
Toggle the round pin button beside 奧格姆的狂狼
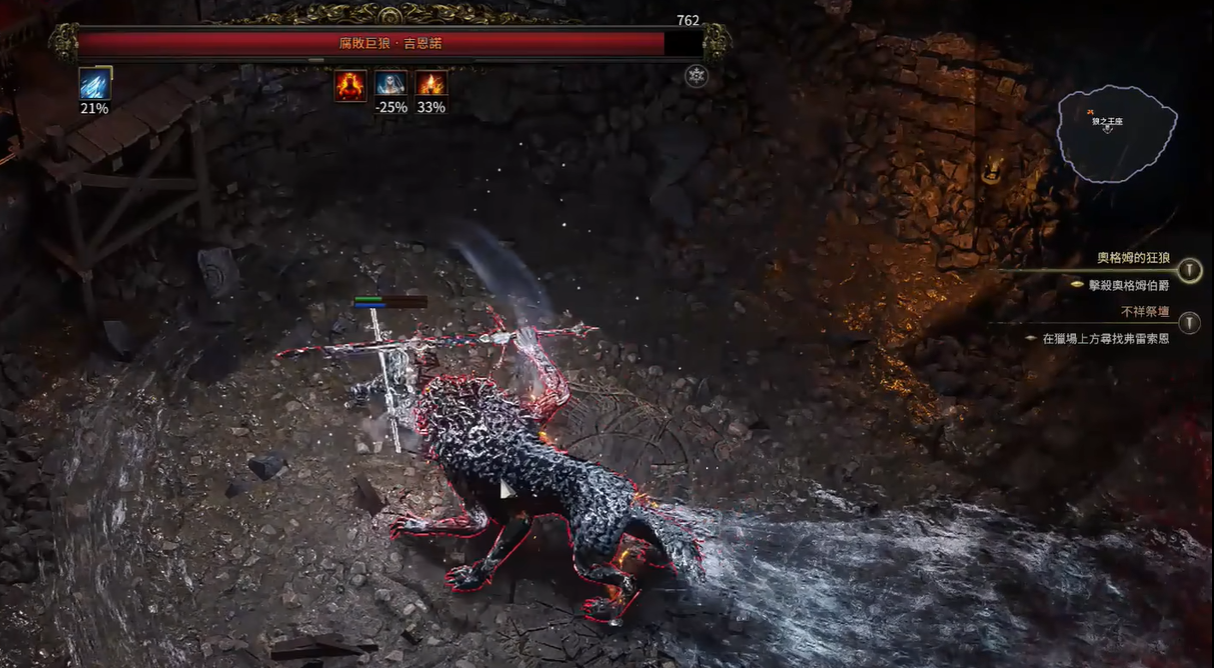point(1189,270)
